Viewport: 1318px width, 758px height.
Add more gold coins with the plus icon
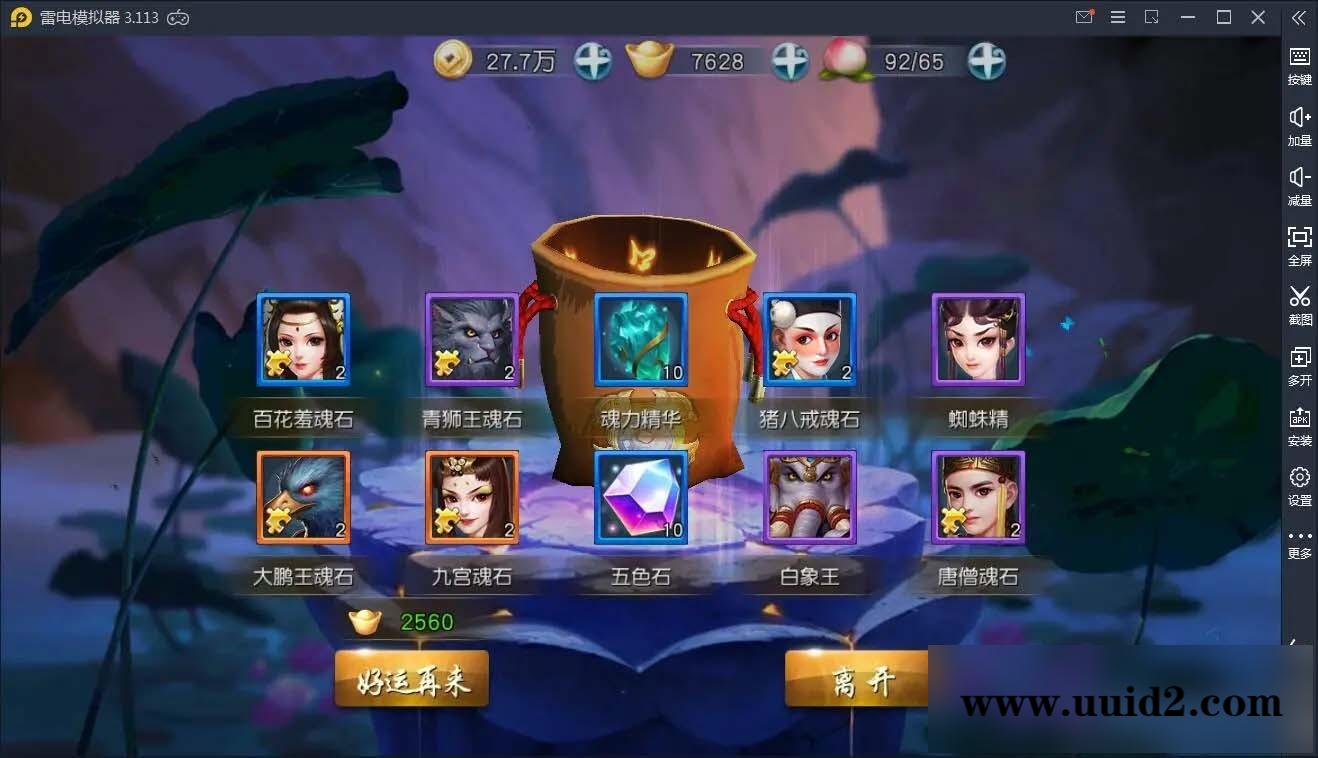point(592,60)
